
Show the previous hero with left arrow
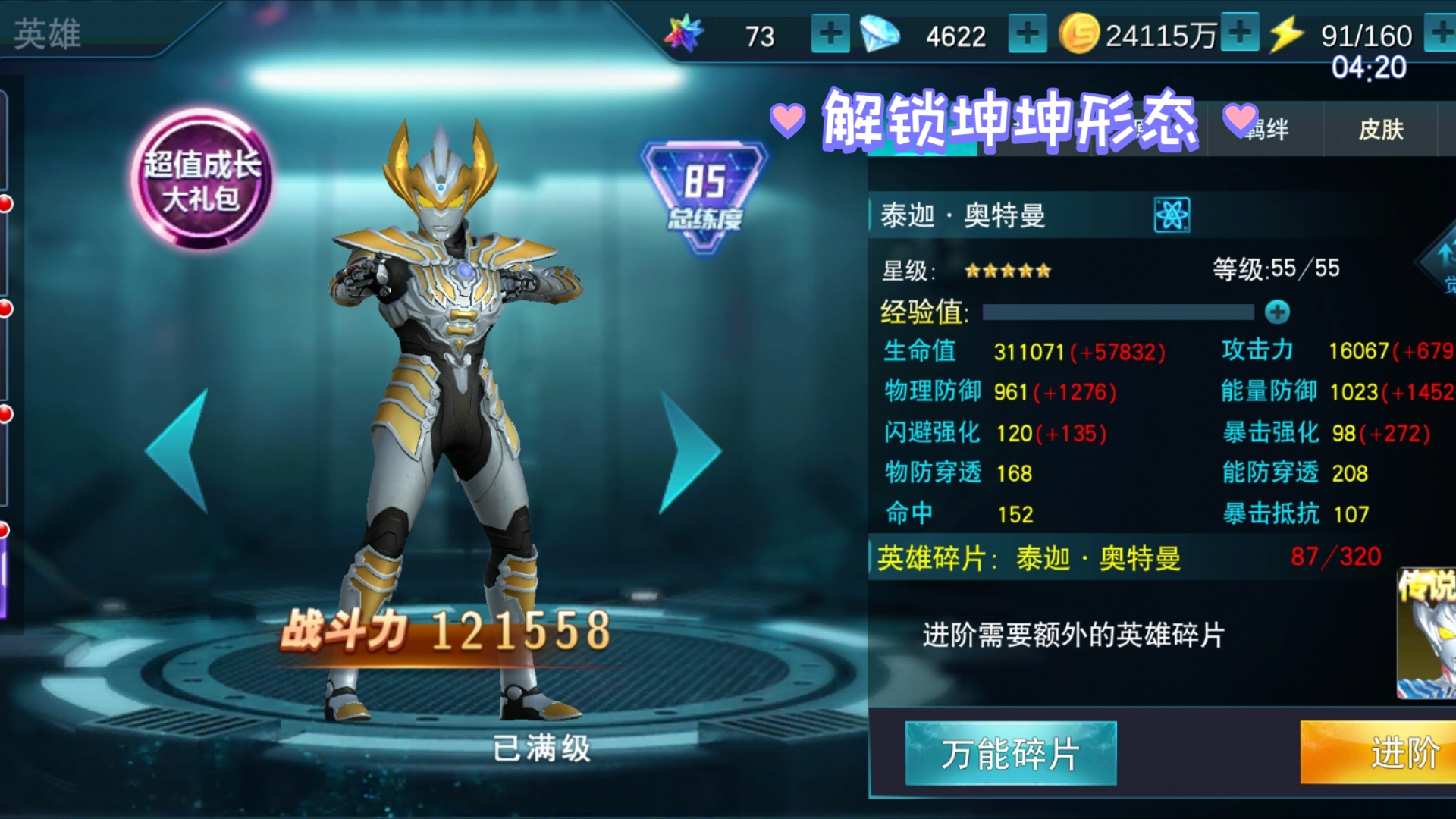pos(180,450)
